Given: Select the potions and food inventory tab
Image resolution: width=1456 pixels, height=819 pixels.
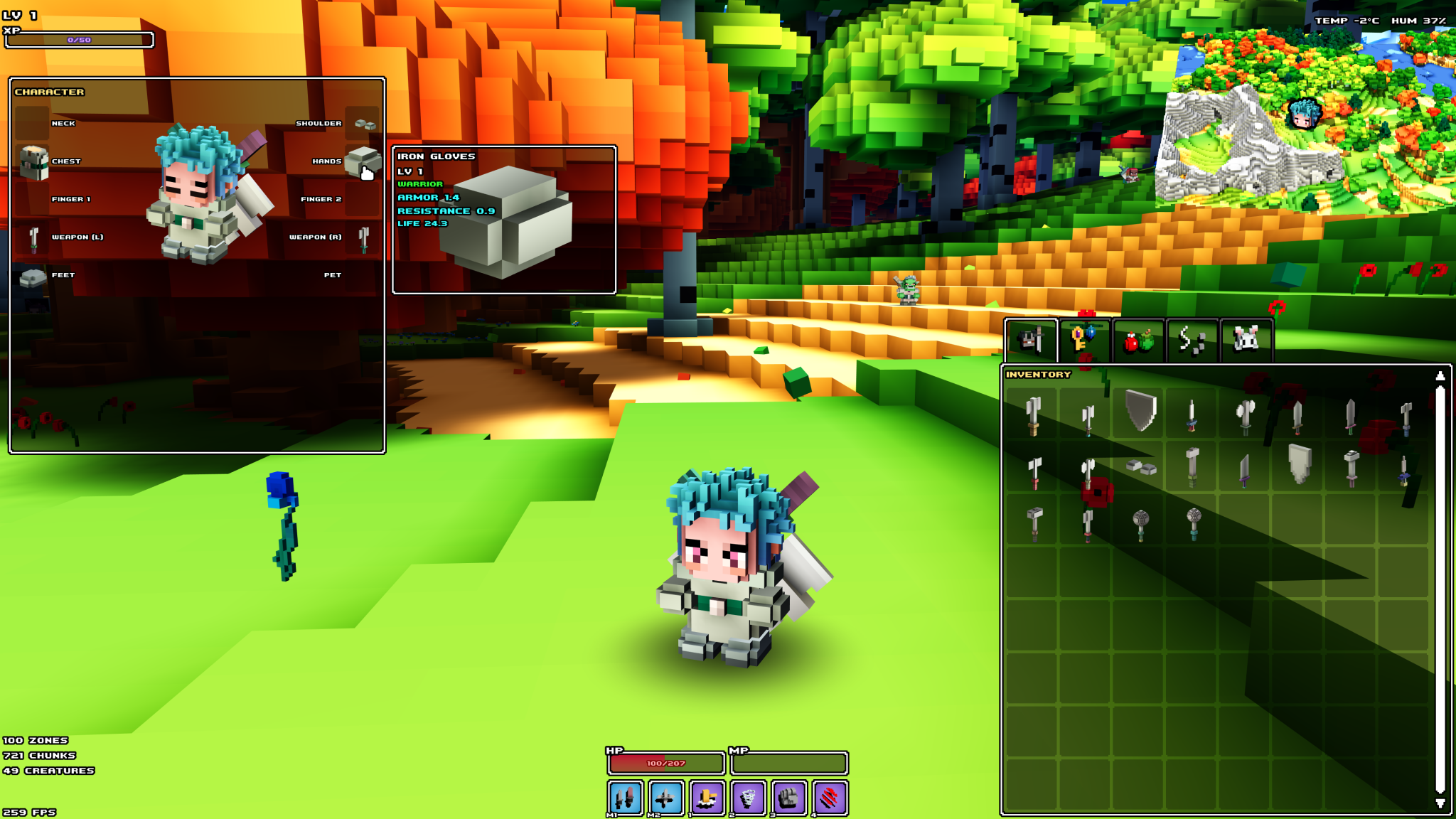Looking at the screenshot, I should [1139, 339].
